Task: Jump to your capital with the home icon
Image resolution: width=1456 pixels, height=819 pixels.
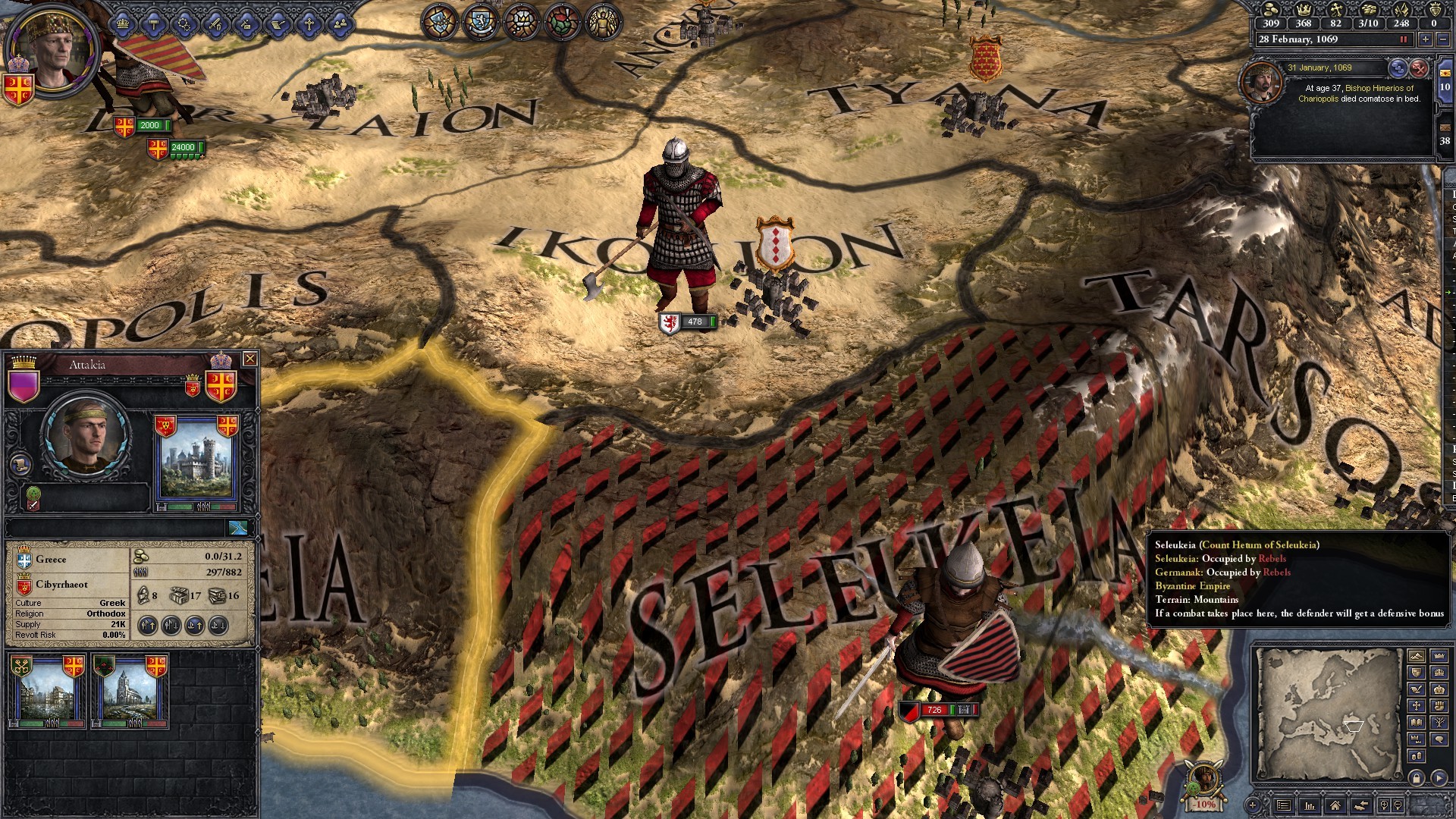Action: (1335, 805)
